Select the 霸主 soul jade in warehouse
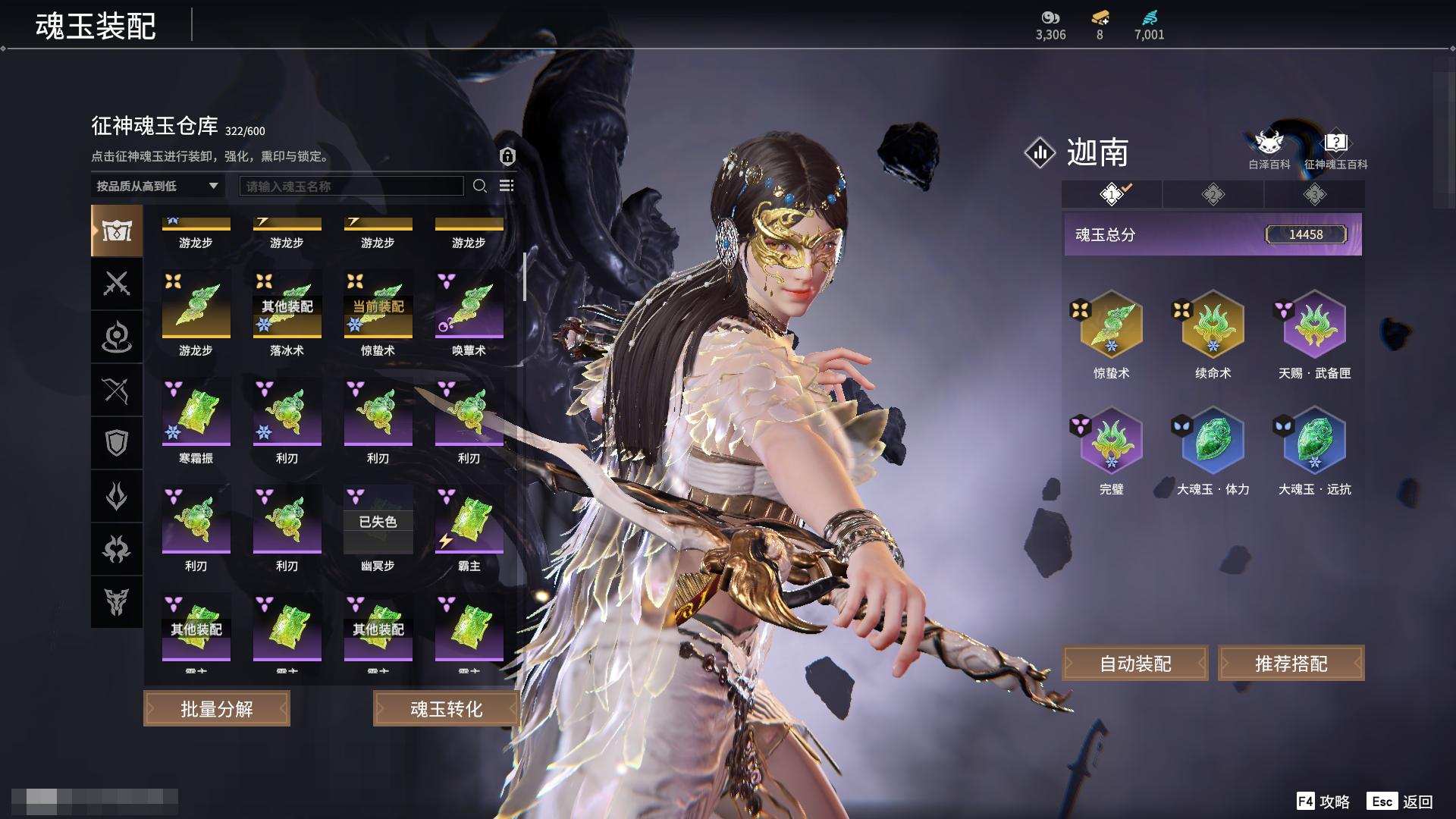1456x819 pixels. tap(469, 521)
